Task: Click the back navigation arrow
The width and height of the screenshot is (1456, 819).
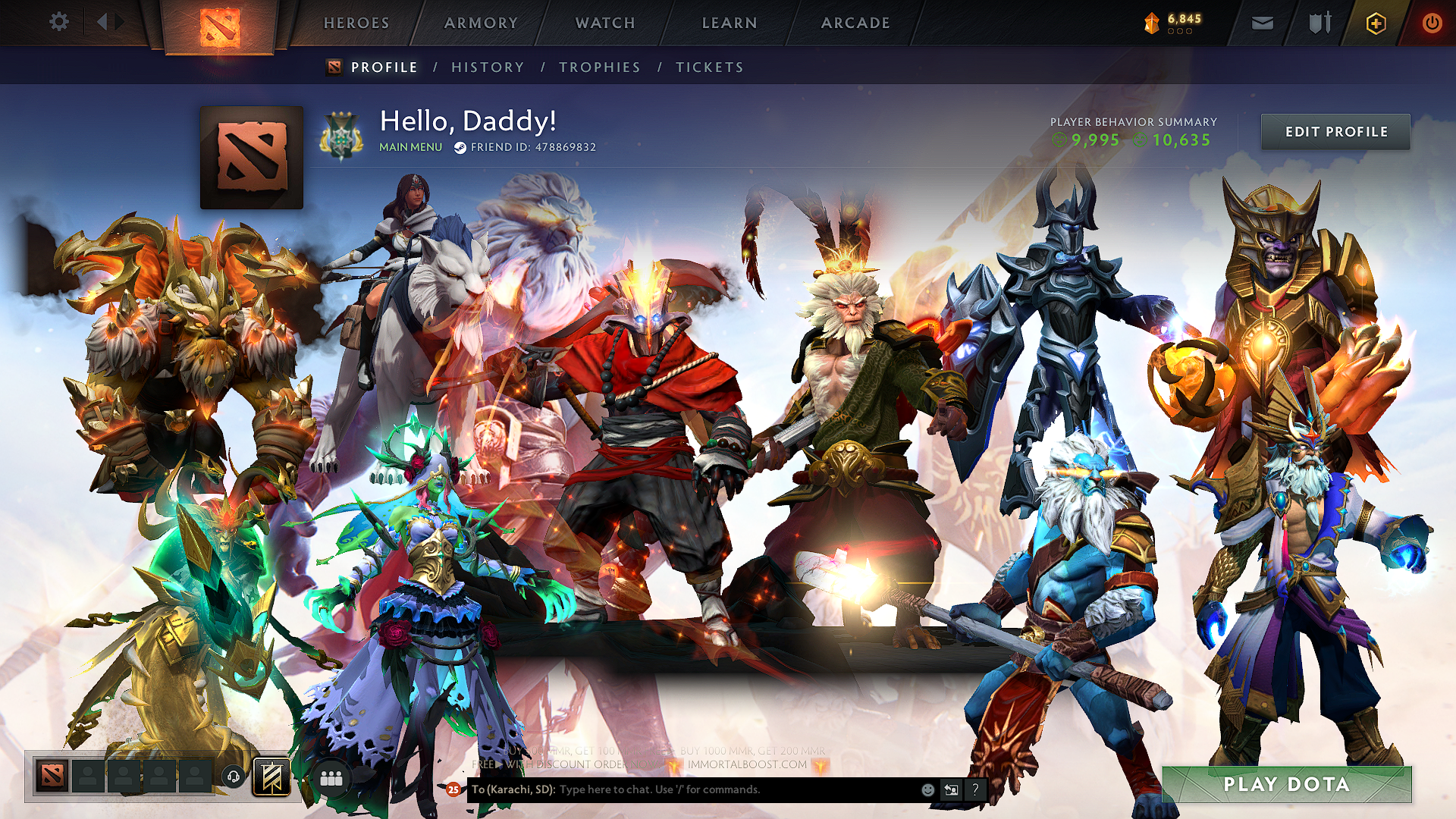Action: (x=104, y=21)
